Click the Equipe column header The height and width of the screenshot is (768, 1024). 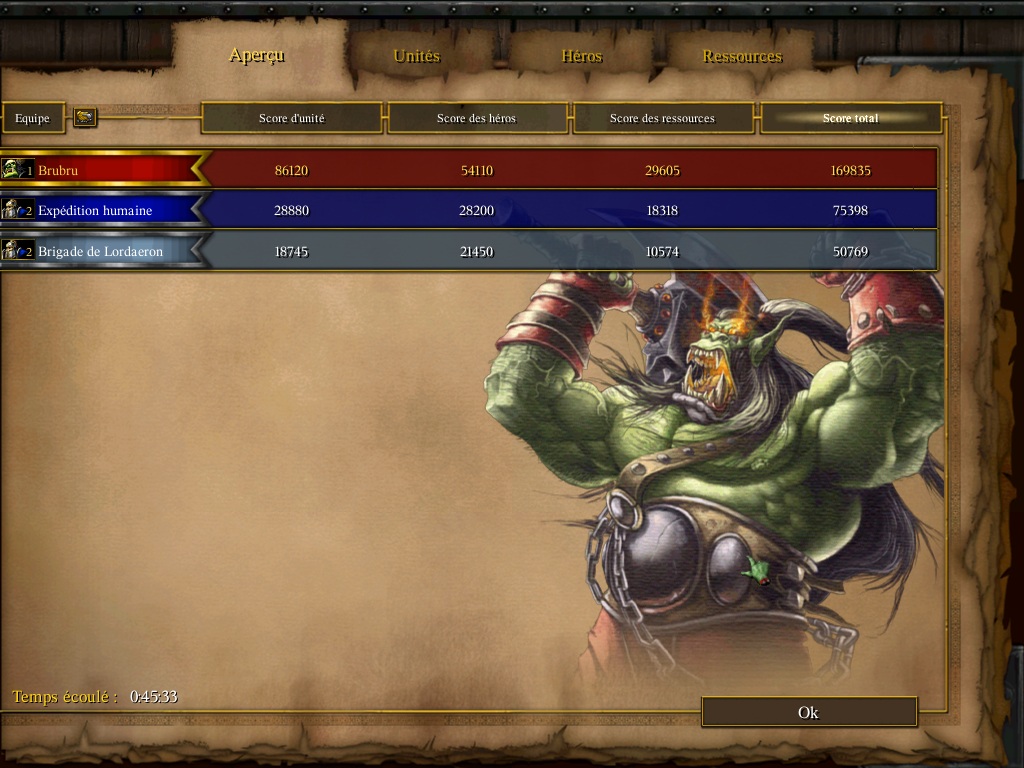[x=32, y=118]
